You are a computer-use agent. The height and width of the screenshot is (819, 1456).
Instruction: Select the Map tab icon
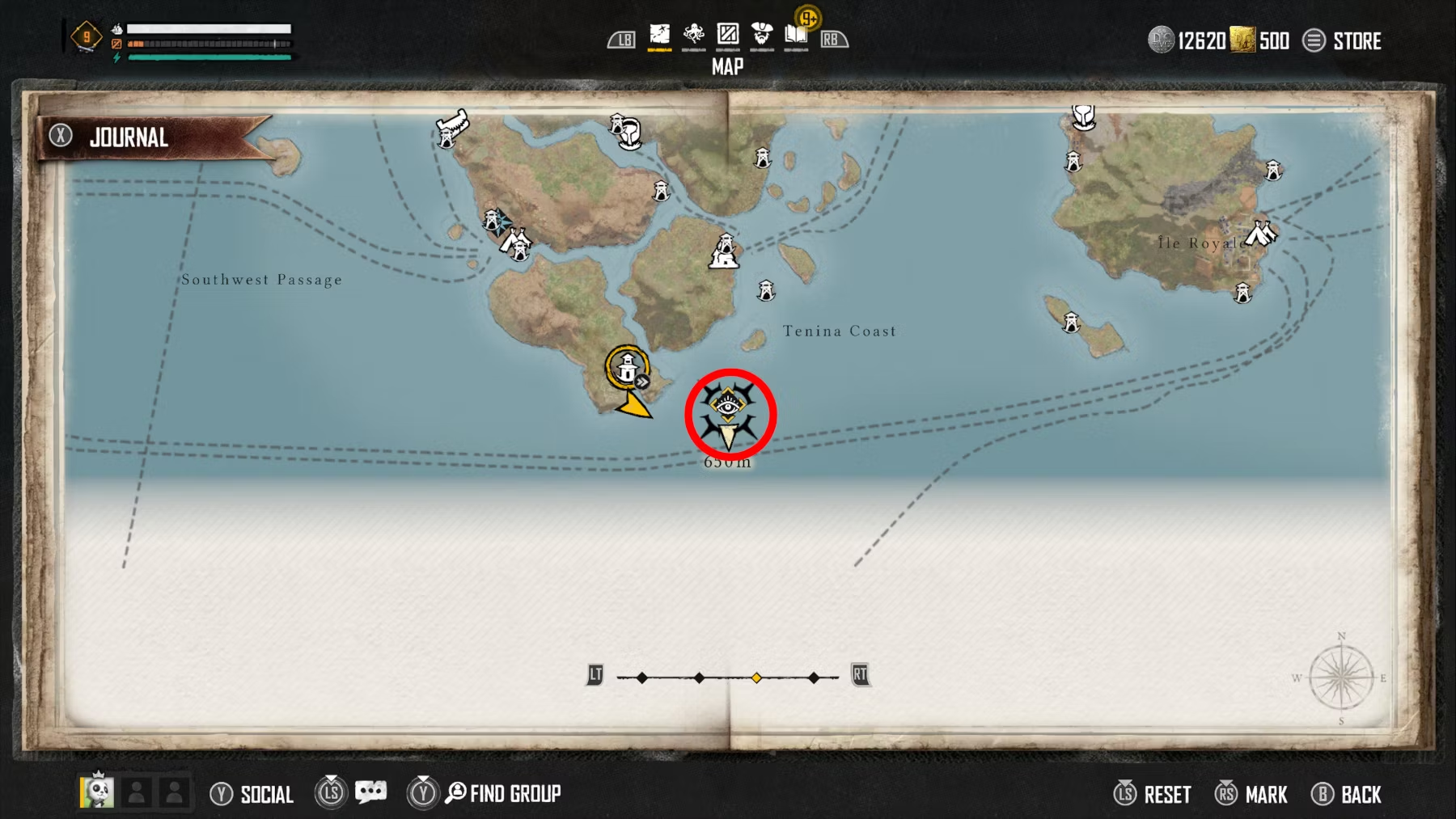pos(660,36)
